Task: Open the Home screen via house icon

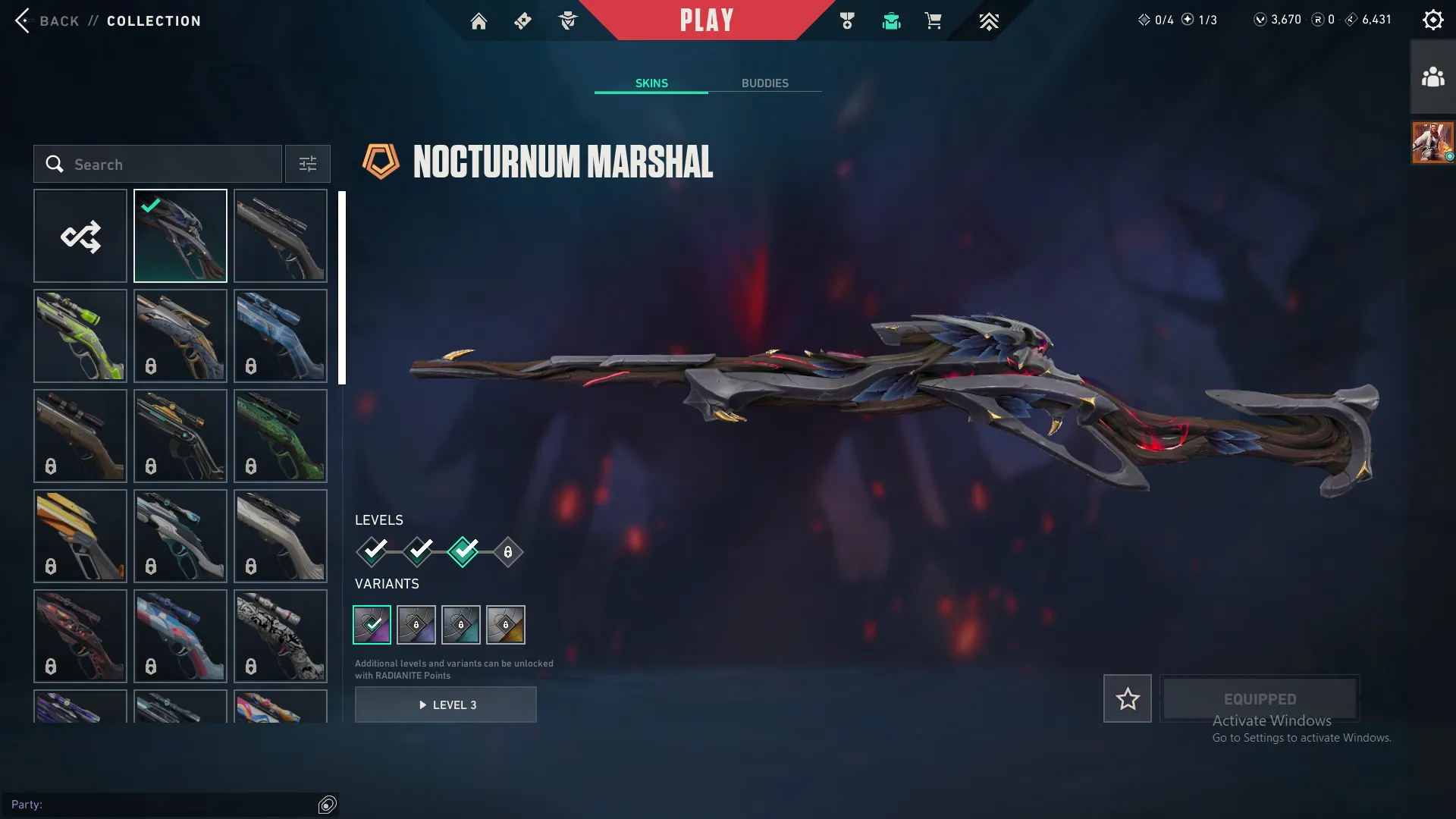Action: click(x=479, y=20)
